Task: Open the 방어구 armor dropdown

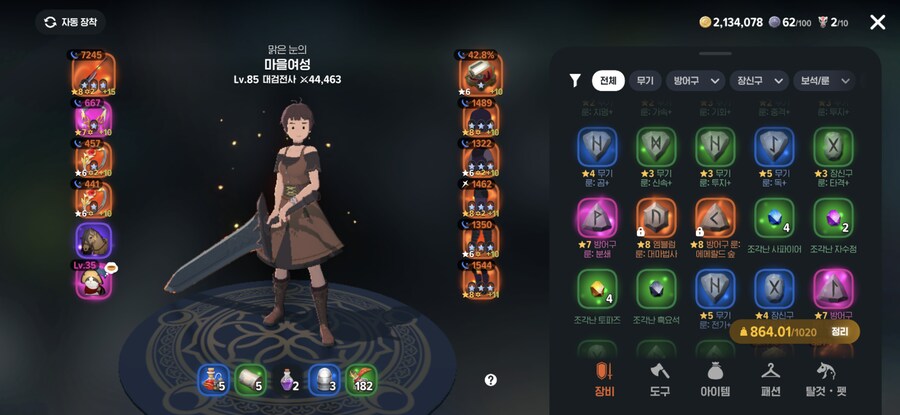Action: [x=696, y=81]
